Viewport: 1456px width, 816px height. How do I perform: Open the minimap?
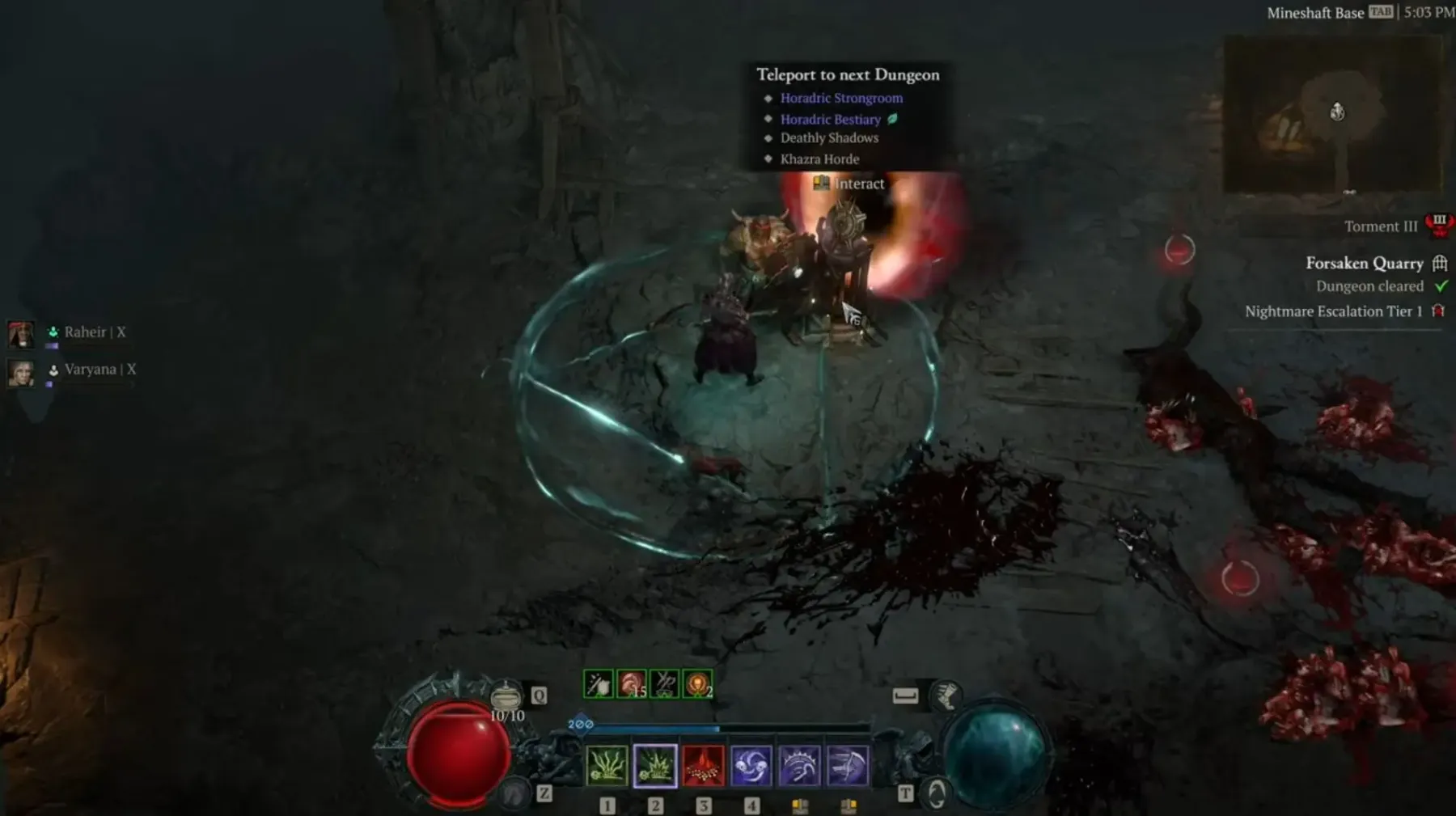1332,115
